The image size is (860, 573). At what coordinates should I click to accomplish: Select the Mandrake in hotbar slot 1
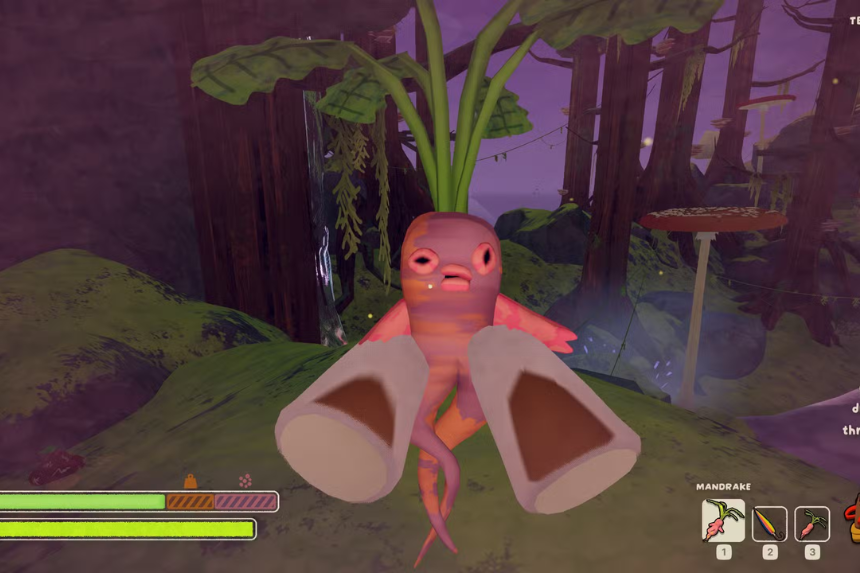coord(723,521)
